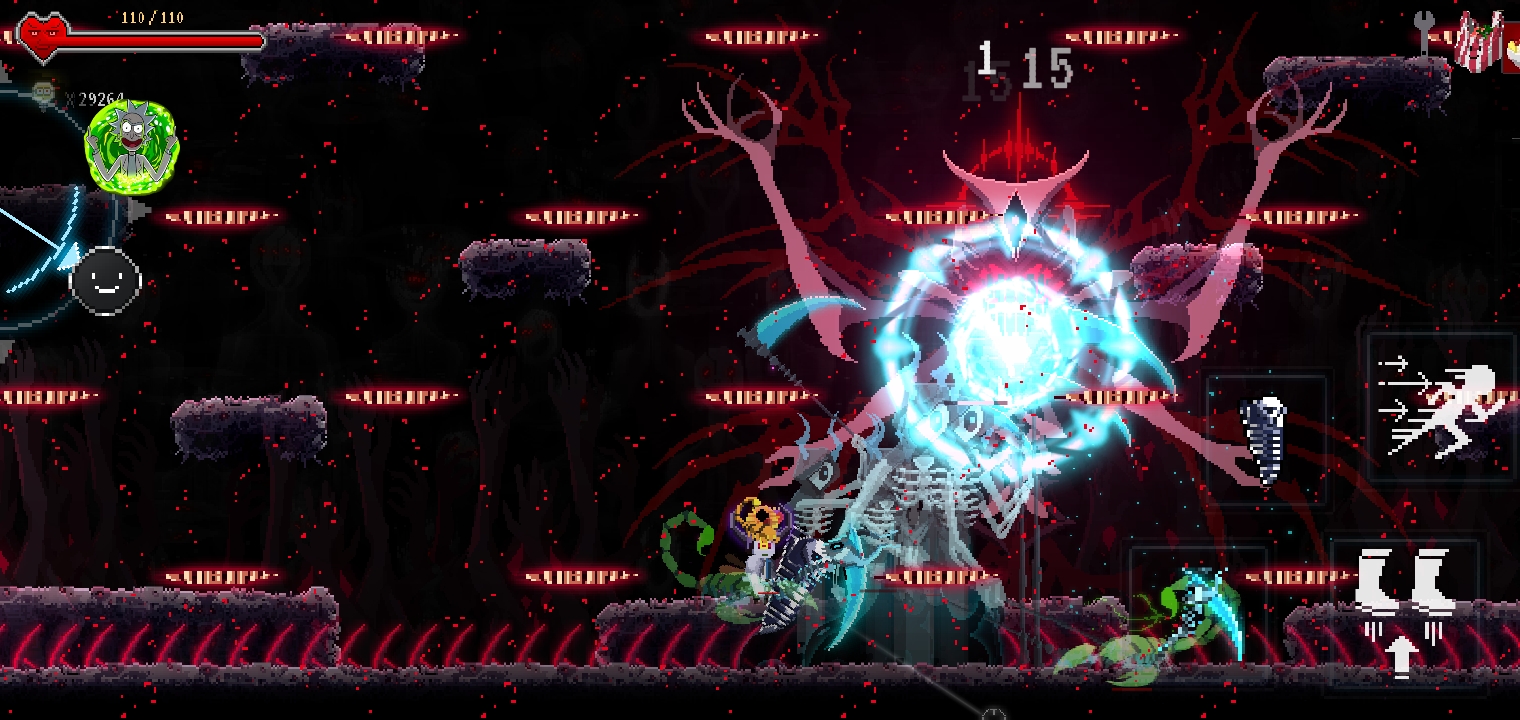The width and height of the screenshot is (1520, 720).
Task: Click the bacon strips item icon
Action: 1479,42
